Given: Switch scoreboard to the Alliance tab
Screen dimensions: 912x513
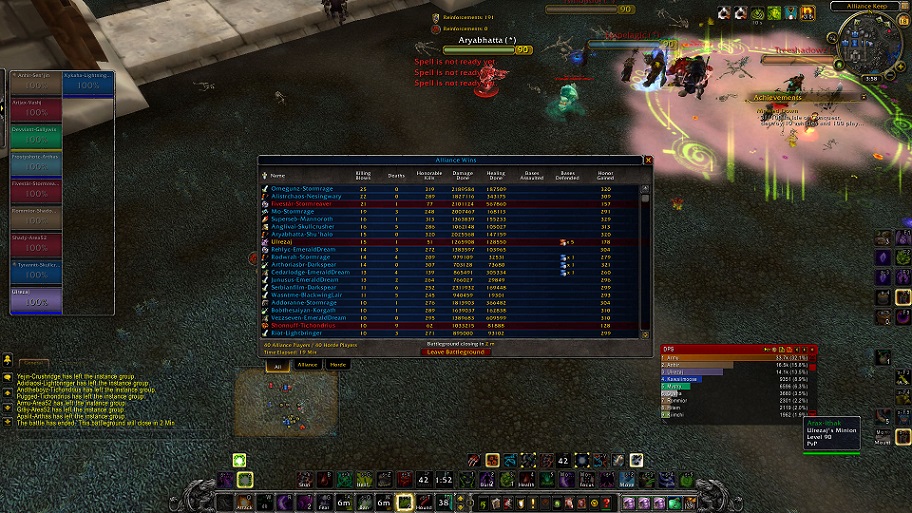Looking at the screenshot, I should click(307, 365).
